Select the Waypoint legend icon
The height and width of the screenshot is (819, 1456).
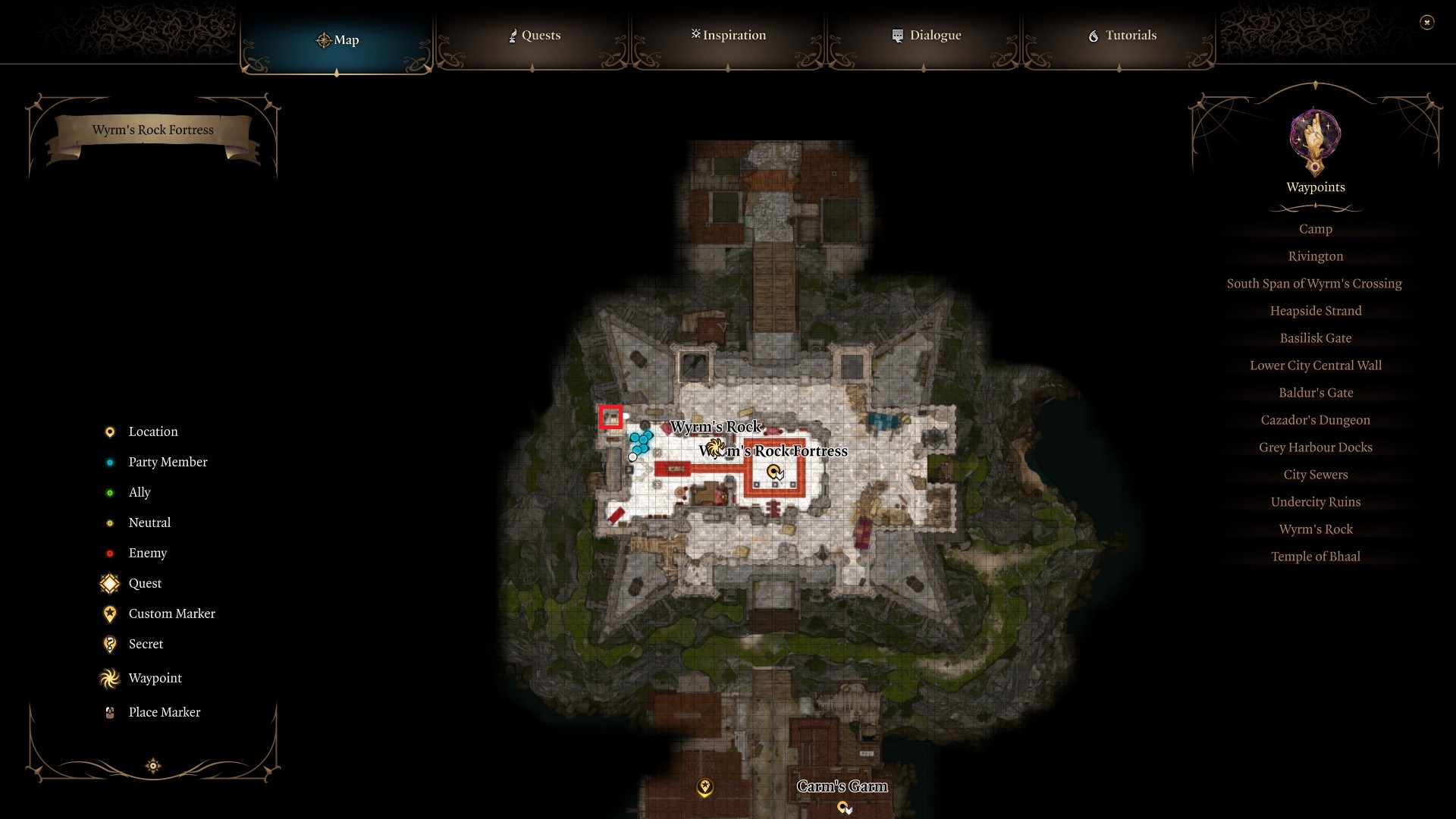(x=109, y=678)
